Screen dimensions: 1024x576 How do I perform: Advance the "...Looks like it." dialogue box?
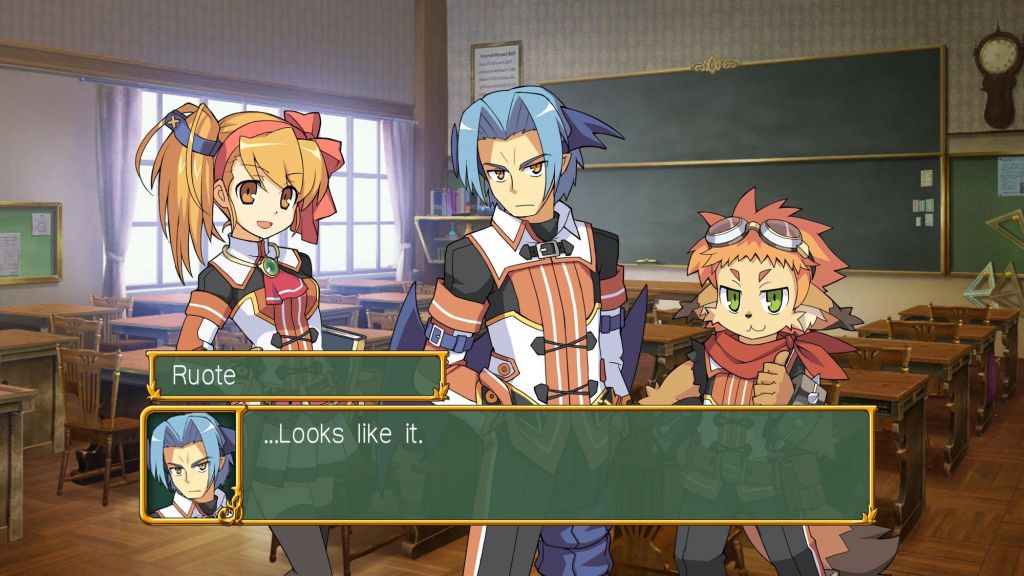(555, 463)
